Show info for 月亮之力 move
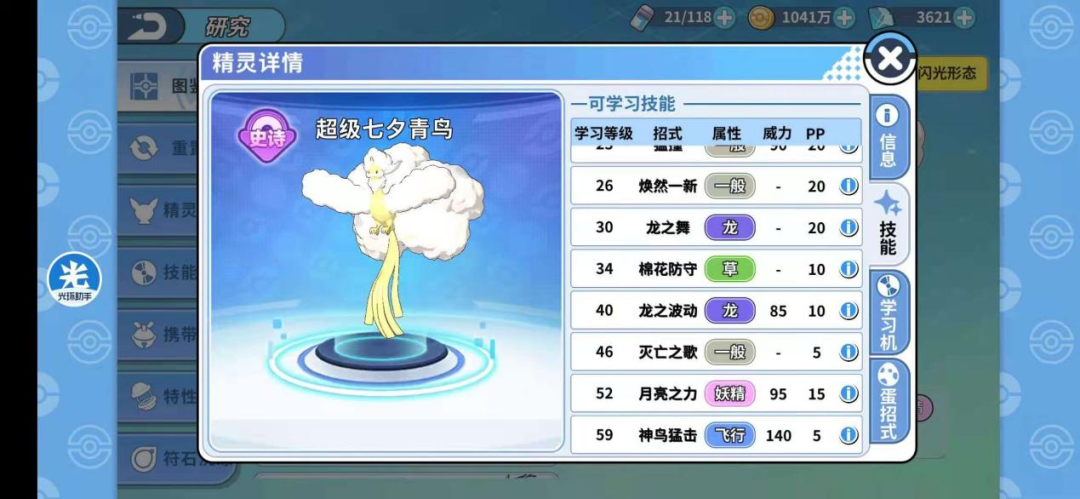This screenshot has height=499, width=1080. pos(849,394)
